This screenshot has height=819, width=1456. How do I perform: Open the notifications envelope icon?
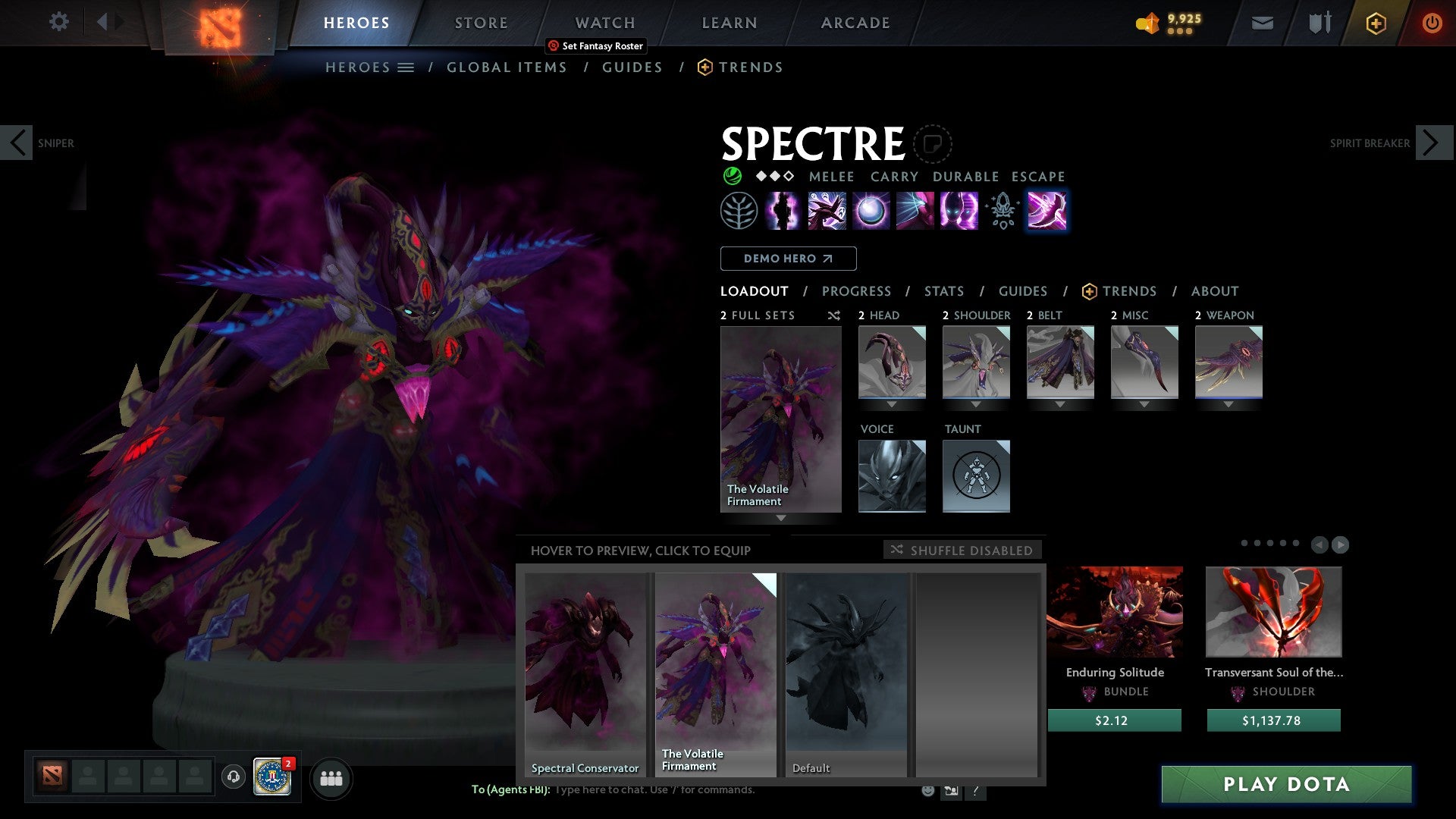click(1262, 23)
